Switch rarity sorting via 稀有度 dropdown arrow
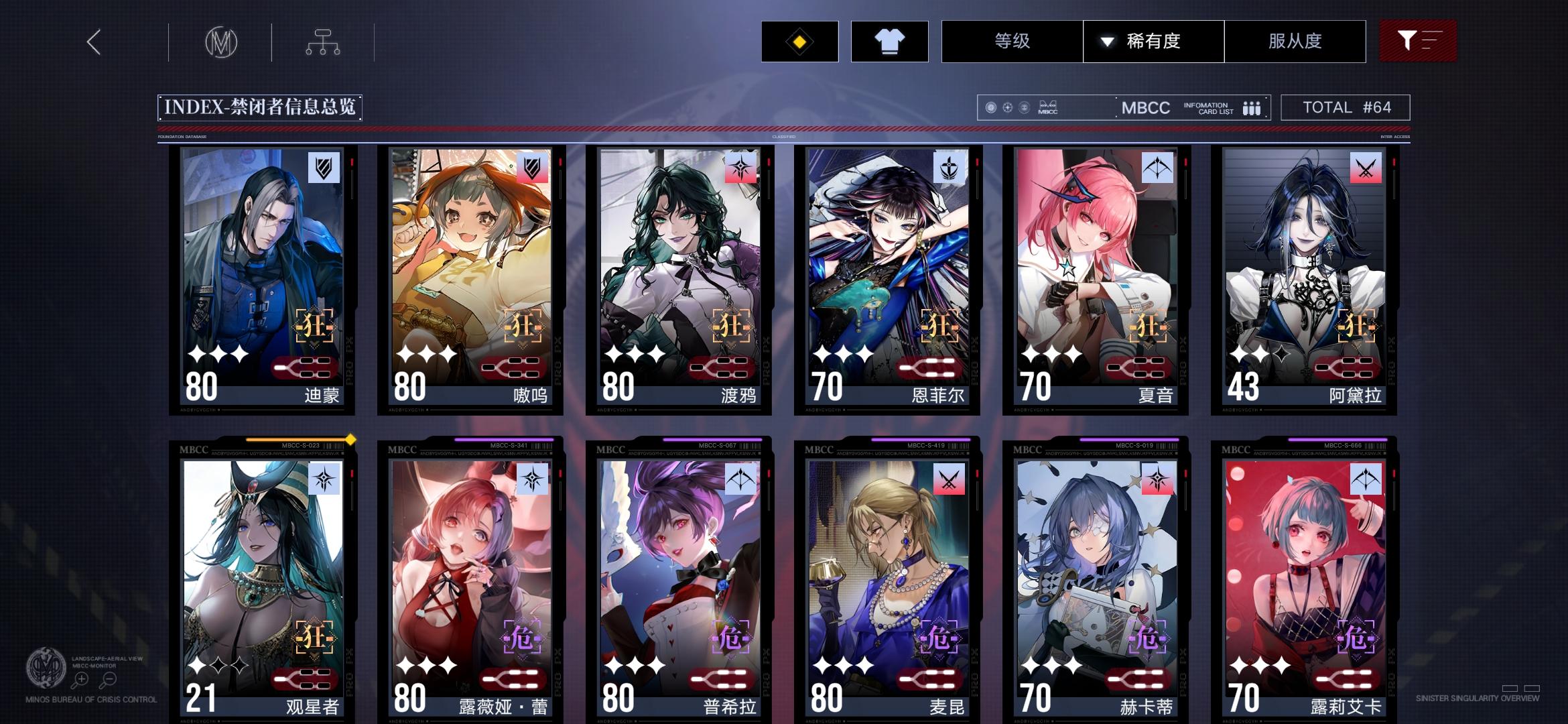 tap(1105, 42)
